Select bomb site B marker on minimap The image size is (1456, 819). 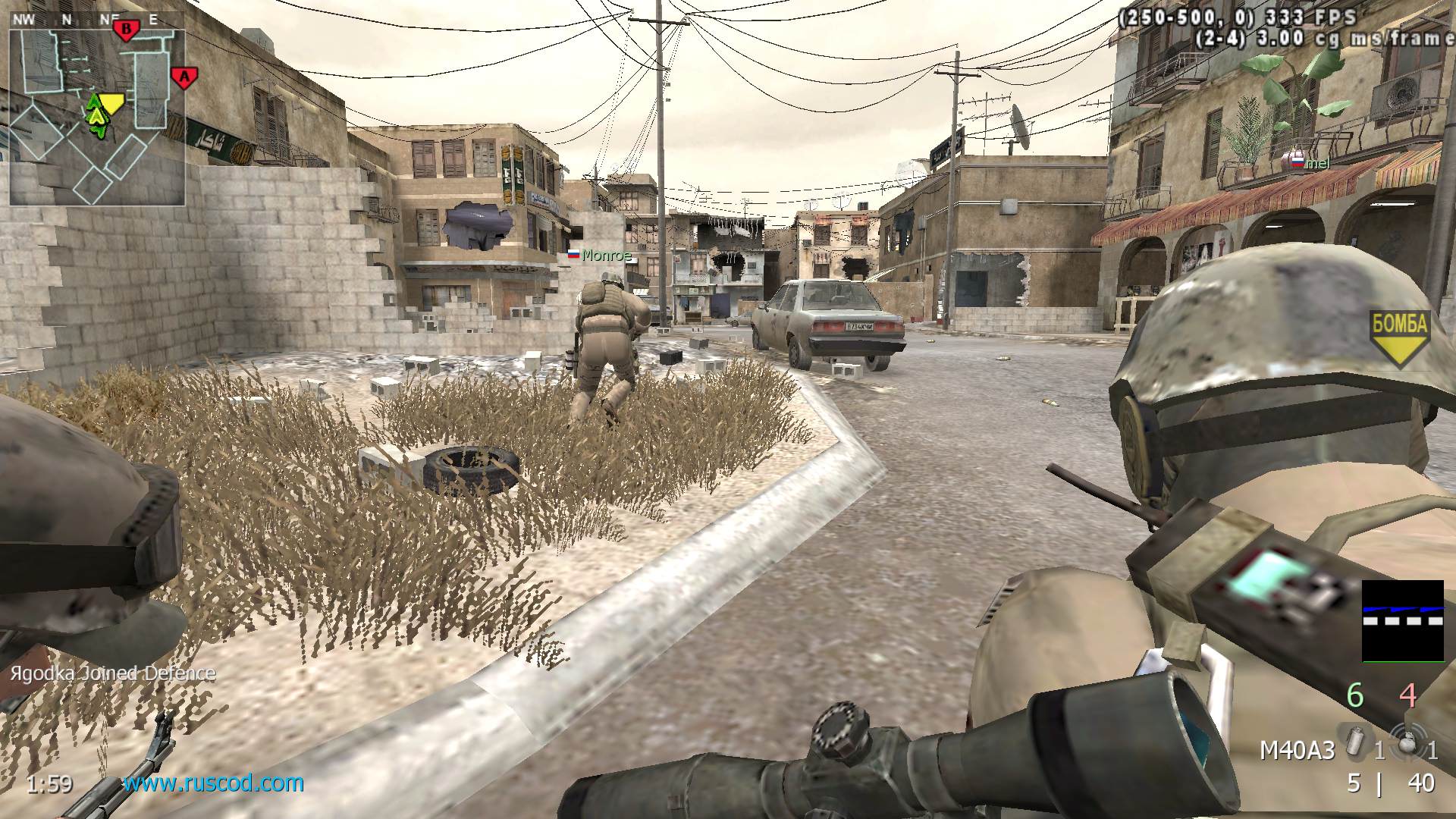125,30
